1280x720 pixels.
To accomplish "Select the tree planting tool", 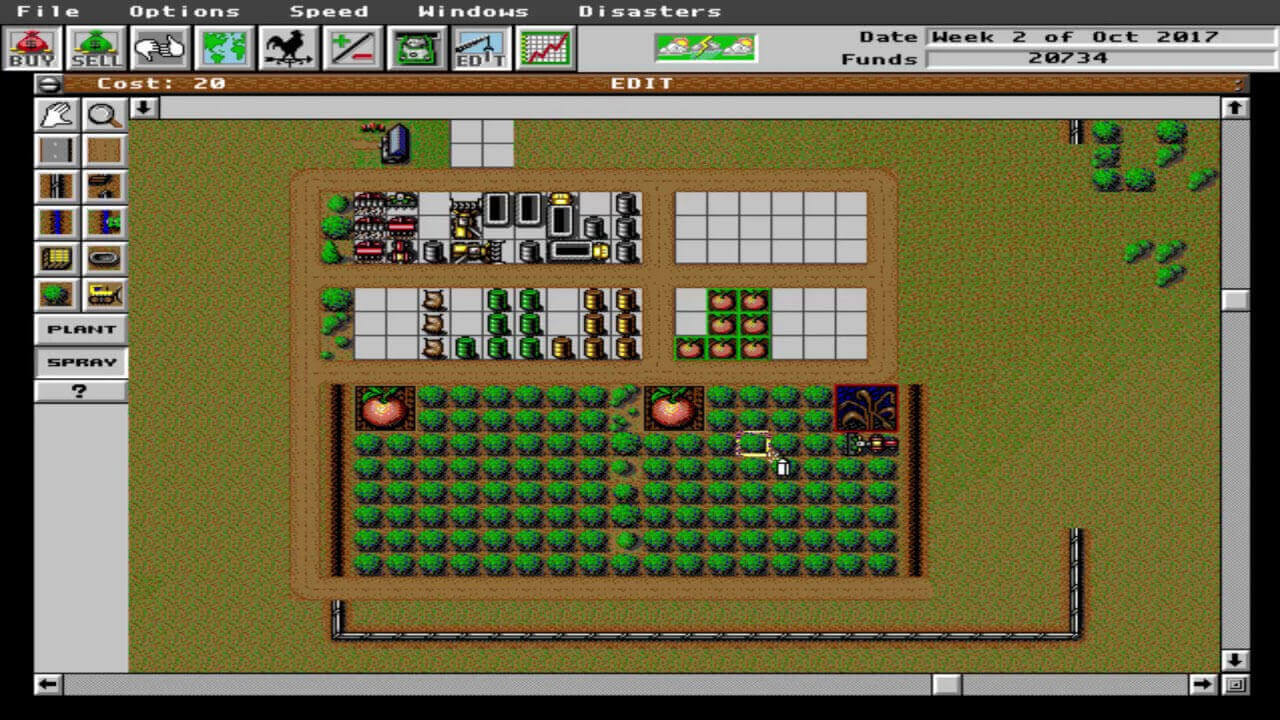I will pyautogui.click(x=57, y=293).
